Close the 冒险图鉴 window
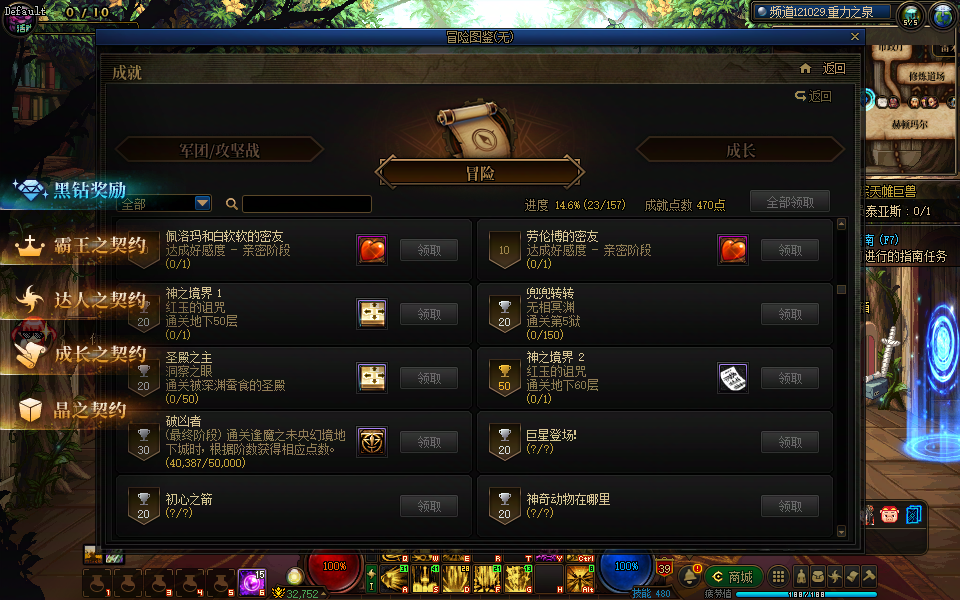This screenshot has height=600, width=960. pos(855,37)
